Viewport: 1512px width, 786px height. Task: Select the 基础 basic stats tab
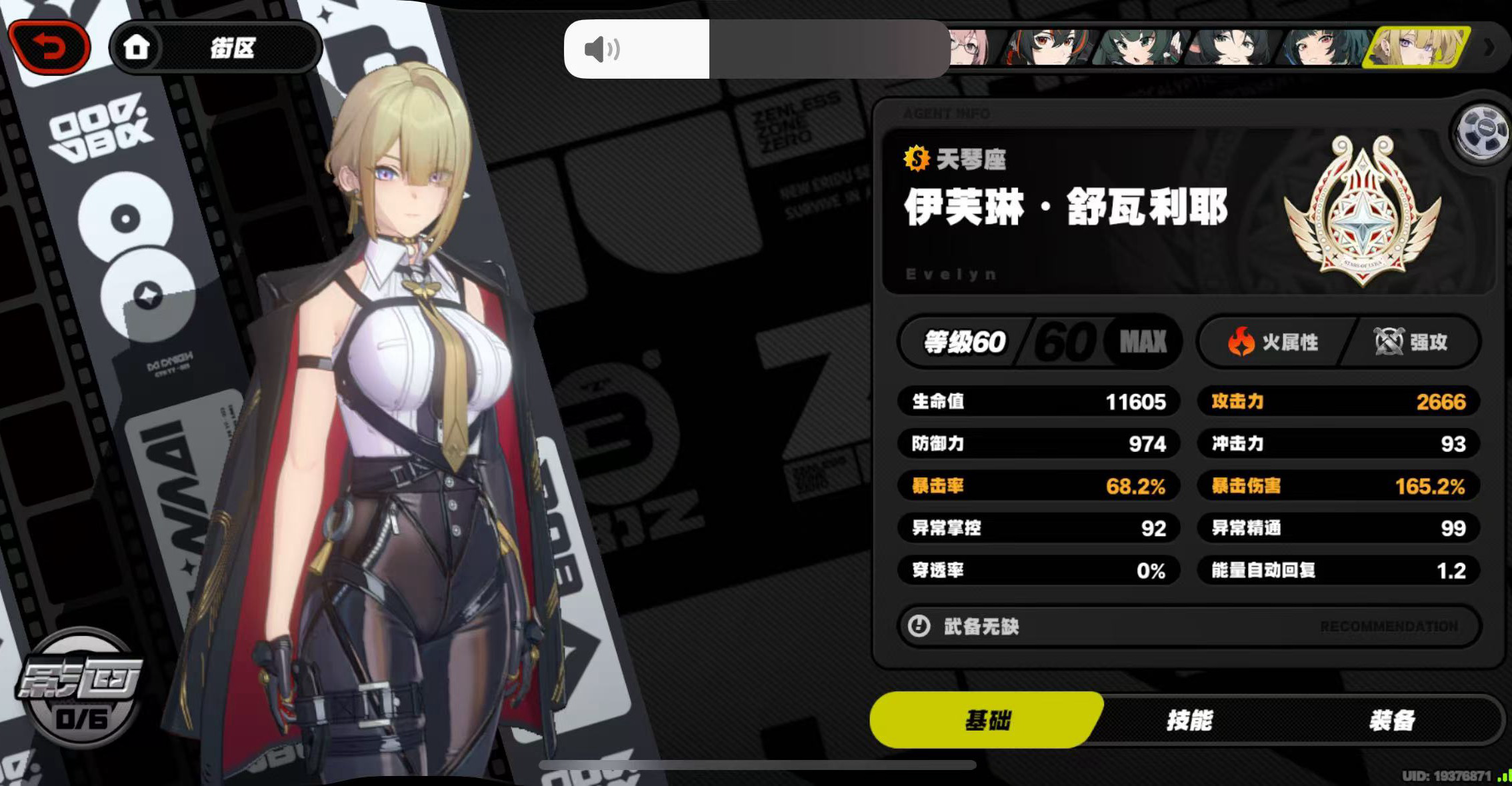point(987,720)
